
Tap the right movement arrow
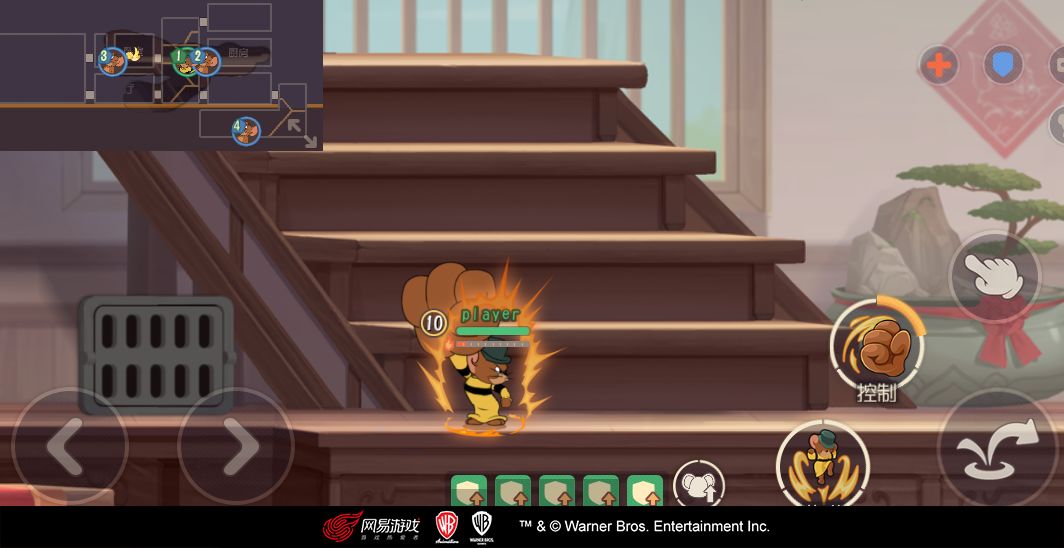pos(236,447)
